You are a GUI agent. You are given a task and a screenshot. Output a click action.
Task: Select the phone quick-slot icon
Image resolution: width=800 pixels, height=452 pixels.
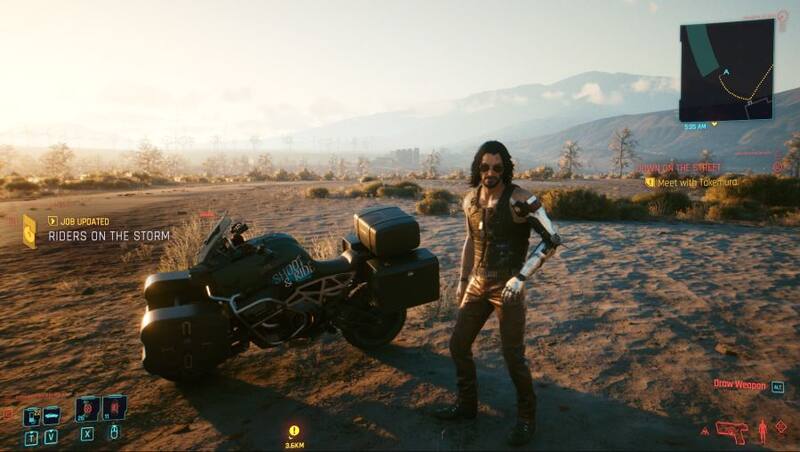(x=30, y=416)
